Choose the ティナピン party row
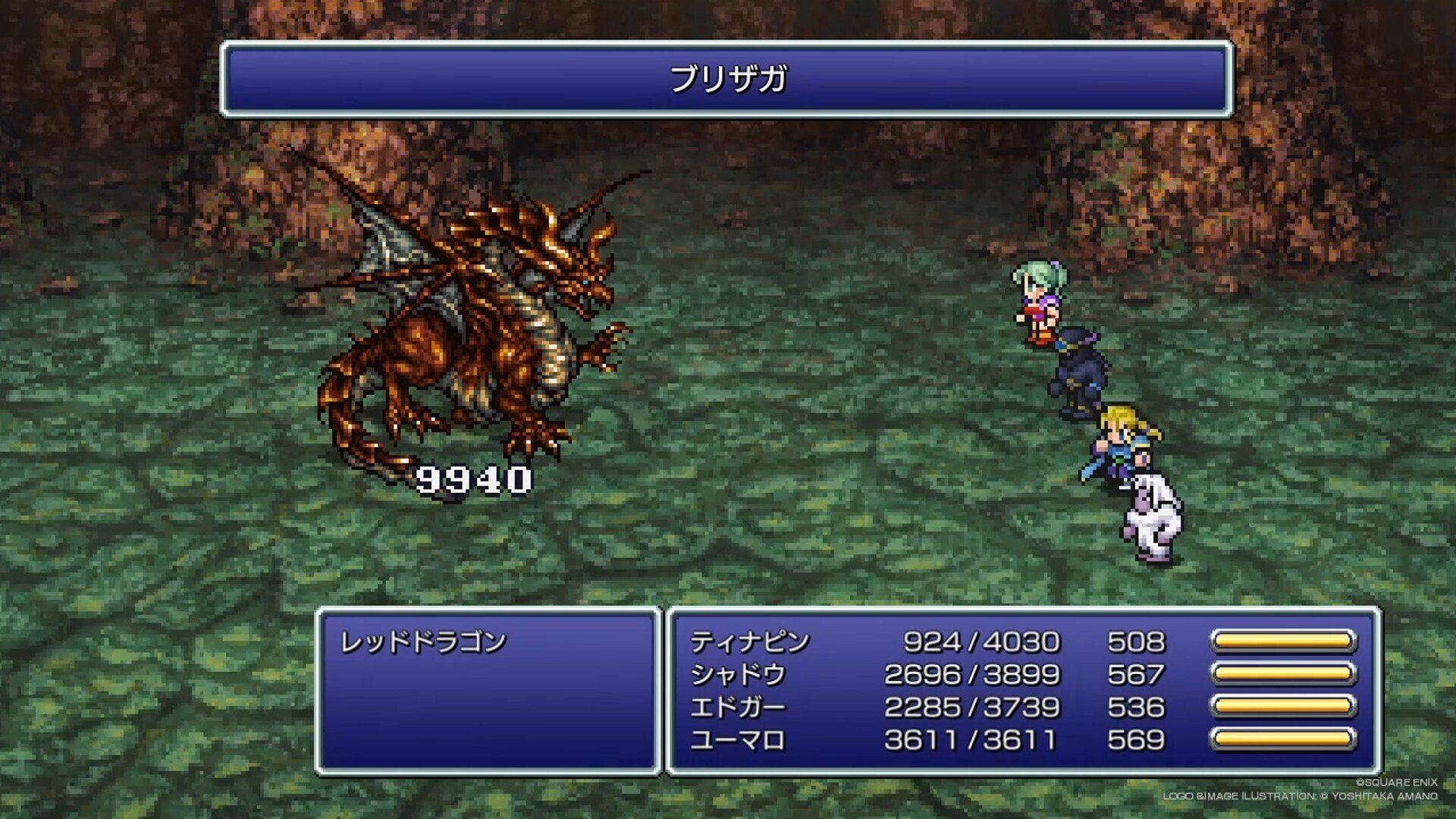The image size is (1456, 819). point(750,642)
